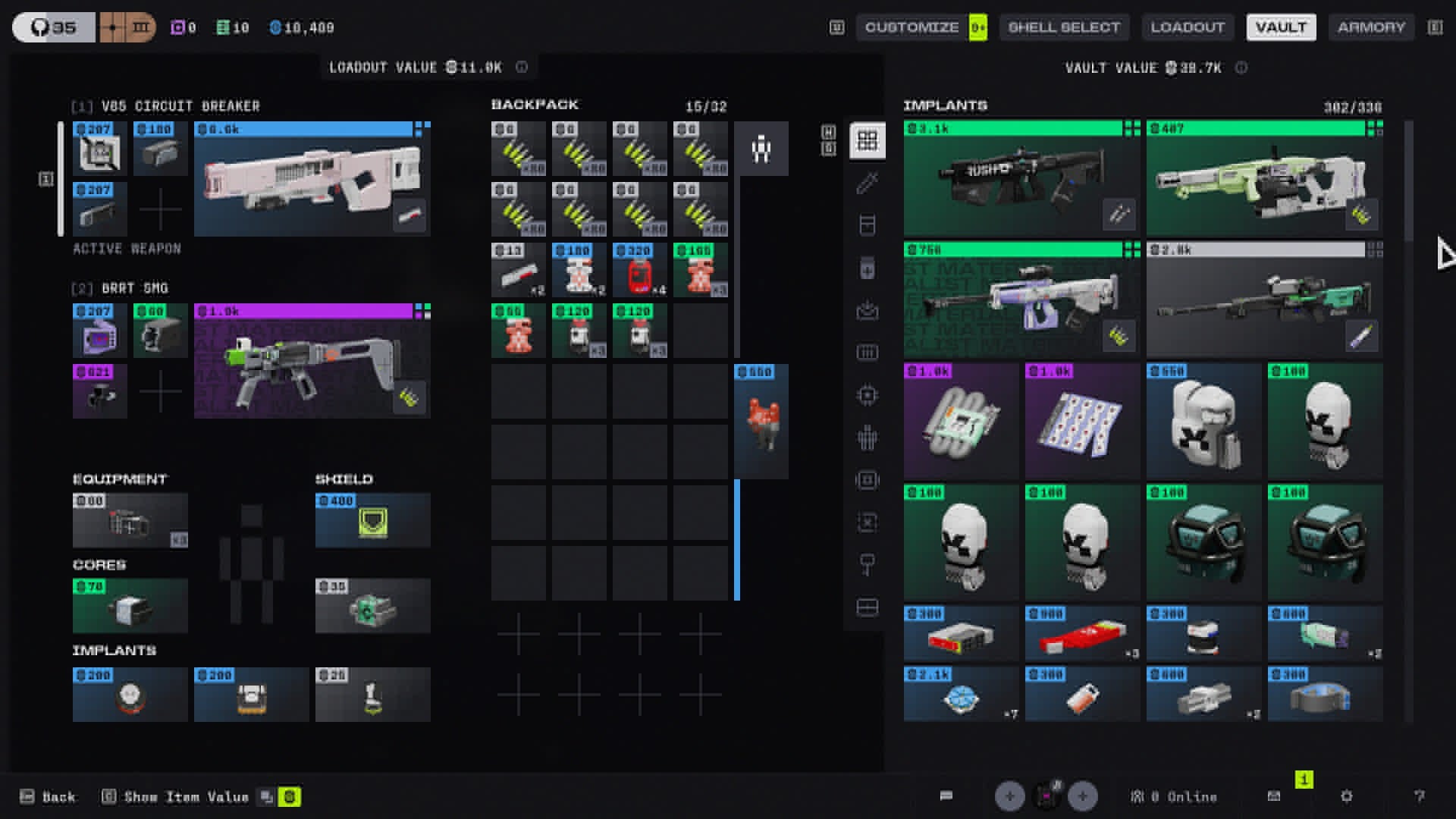Open the settings gear icon
The height and width of the screenshot is (819, 1456).
click(x=1346, y=796)
